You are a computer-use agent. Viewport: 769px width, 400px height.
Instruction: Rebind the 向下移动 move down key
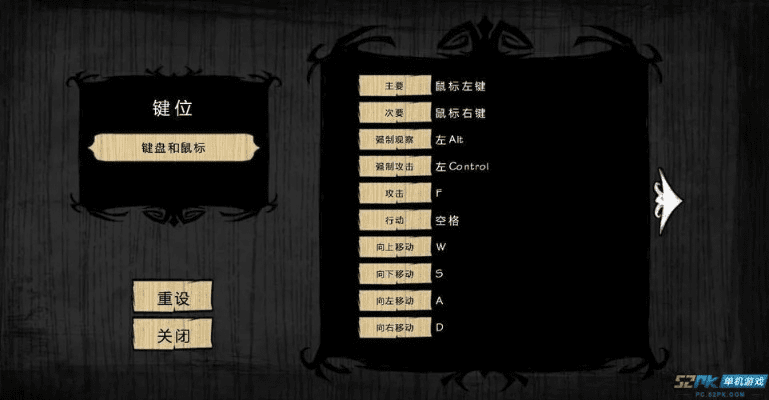point(394,273)
